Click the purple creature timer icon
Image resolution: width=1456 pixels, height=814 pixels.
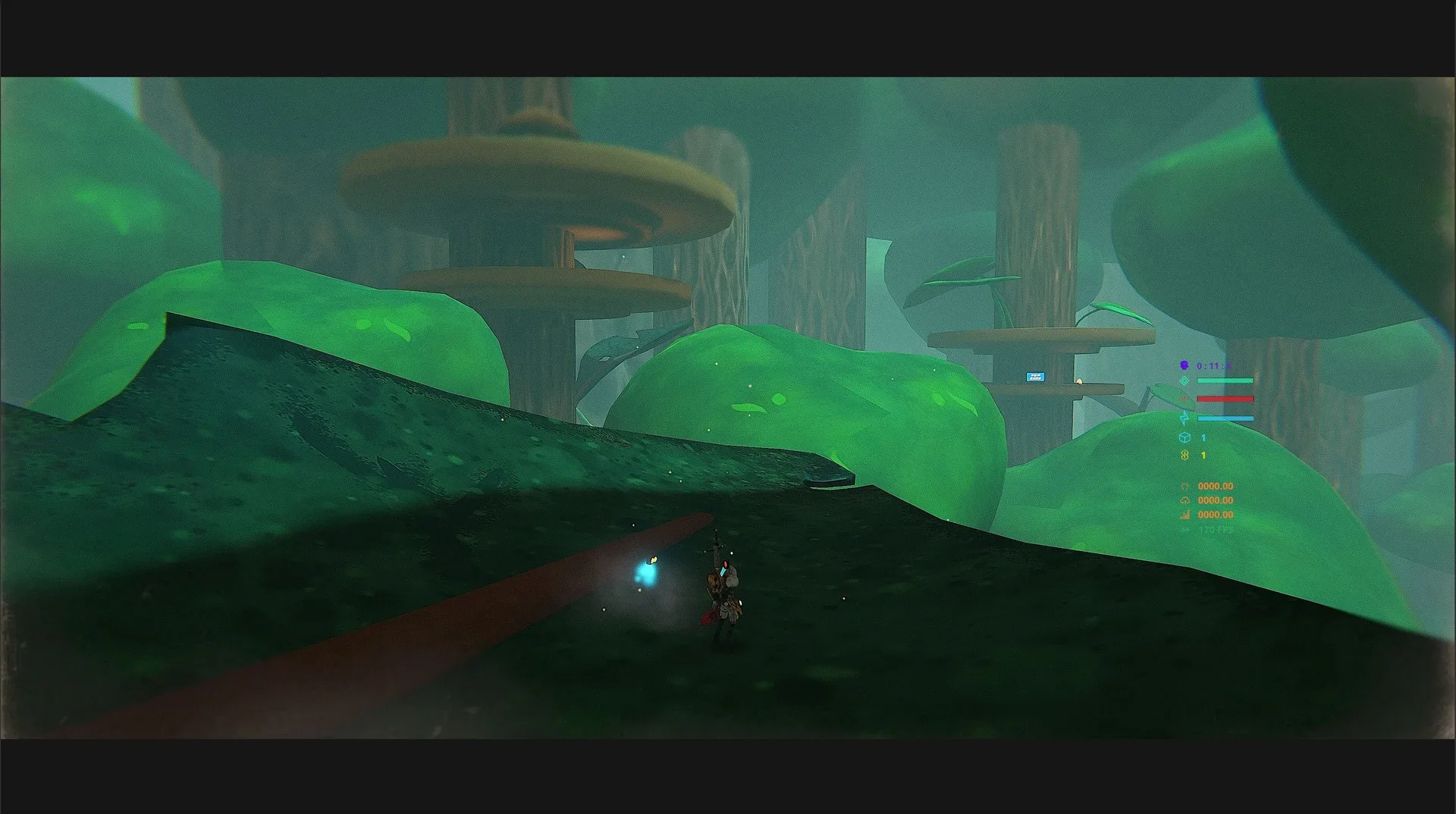tap(1185, 366)
